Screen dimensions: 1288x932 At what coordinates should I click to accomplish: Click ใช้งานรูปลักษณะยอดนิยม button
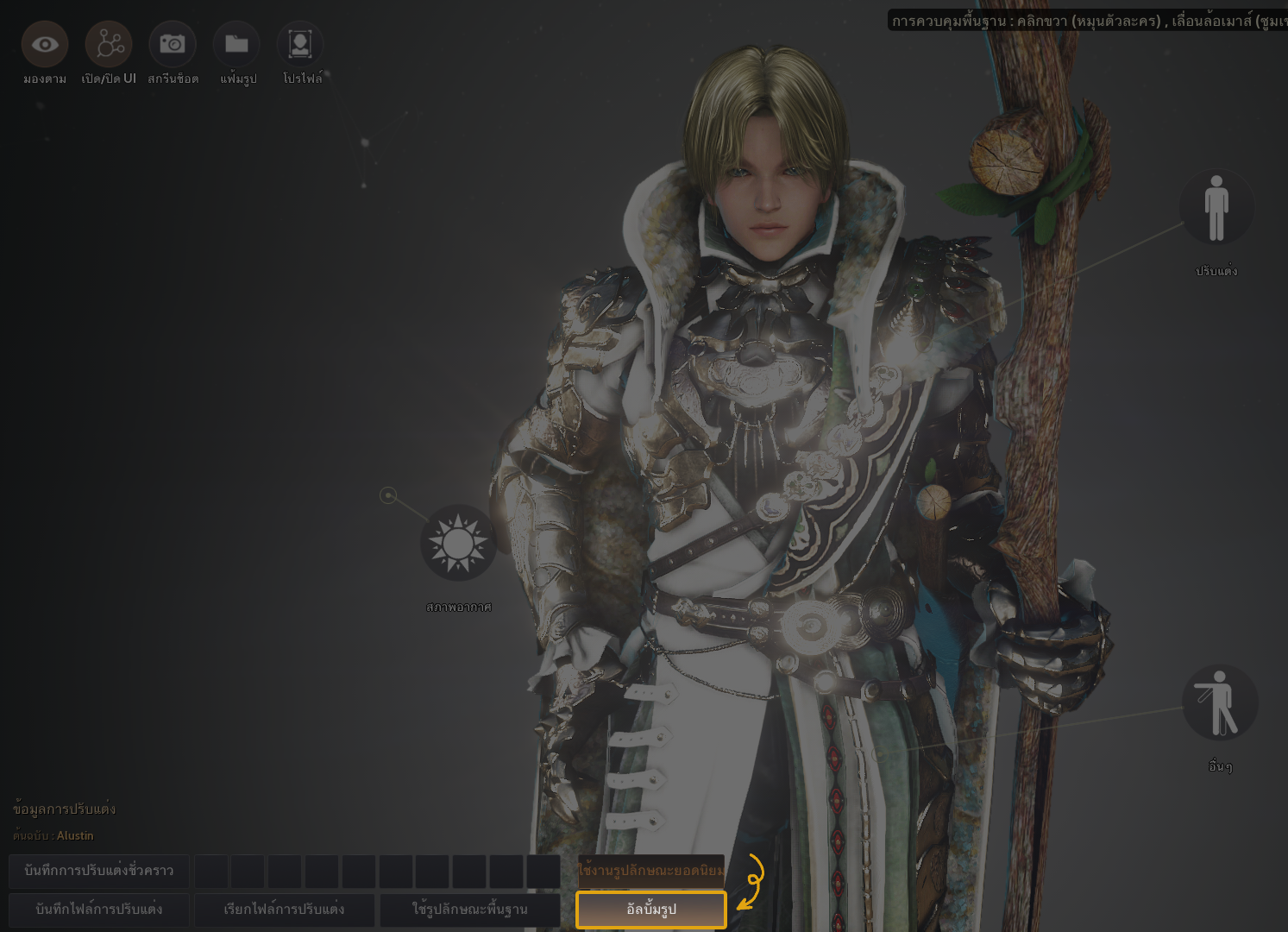651,871
